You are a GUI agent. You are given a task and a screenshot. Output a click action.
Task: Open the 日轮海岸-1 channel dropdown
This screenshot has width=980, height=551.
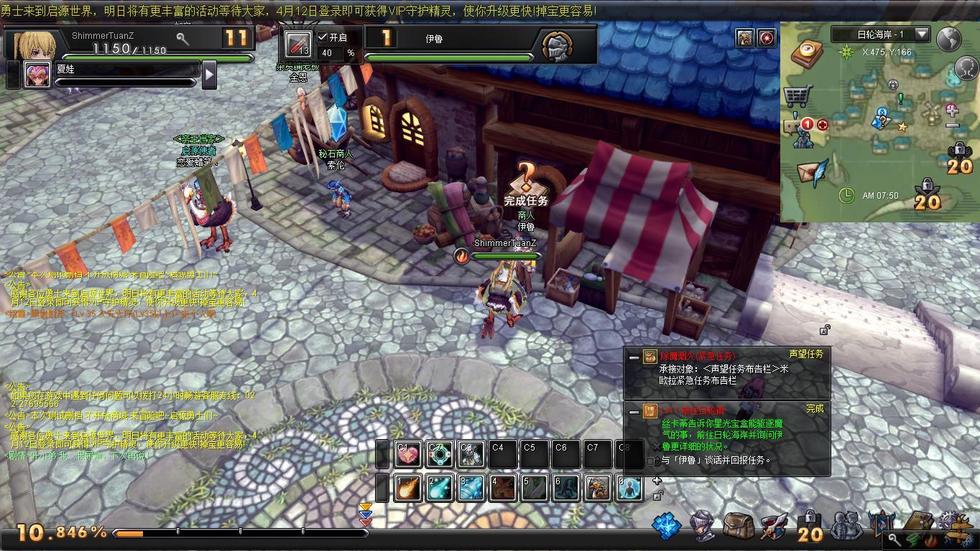pyautogui.click(x=921, y=35)
